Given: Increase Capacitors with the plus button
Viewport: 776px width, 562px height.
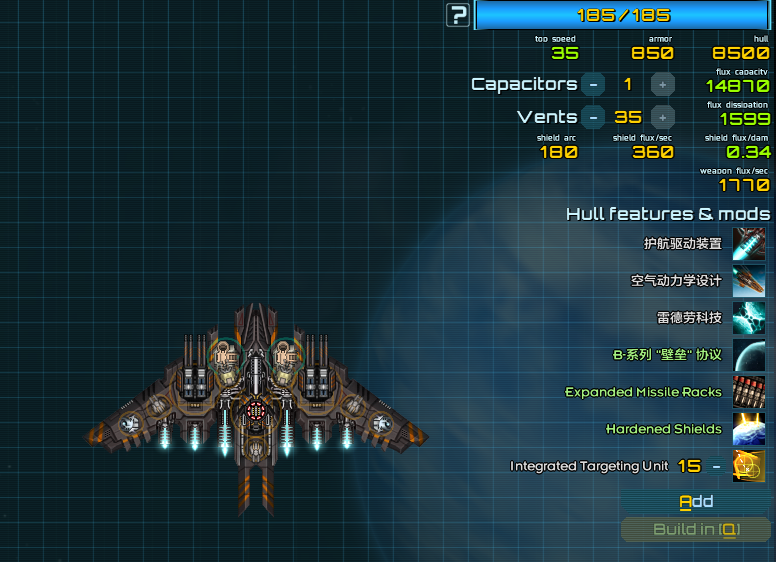Looking at the screenshot, I should point(662,85).
